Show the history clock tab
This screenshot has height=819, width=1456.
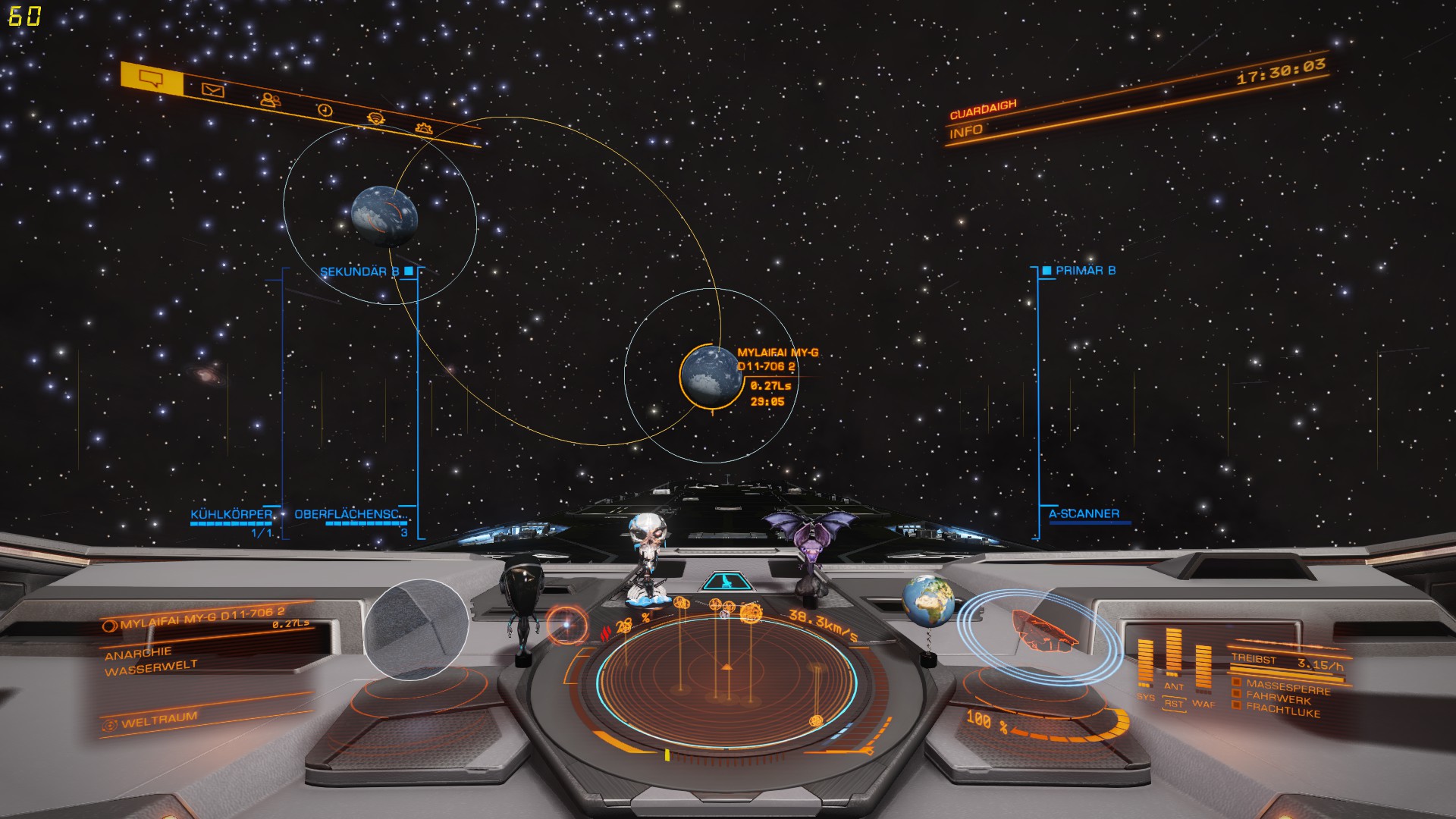pos(325,110)
